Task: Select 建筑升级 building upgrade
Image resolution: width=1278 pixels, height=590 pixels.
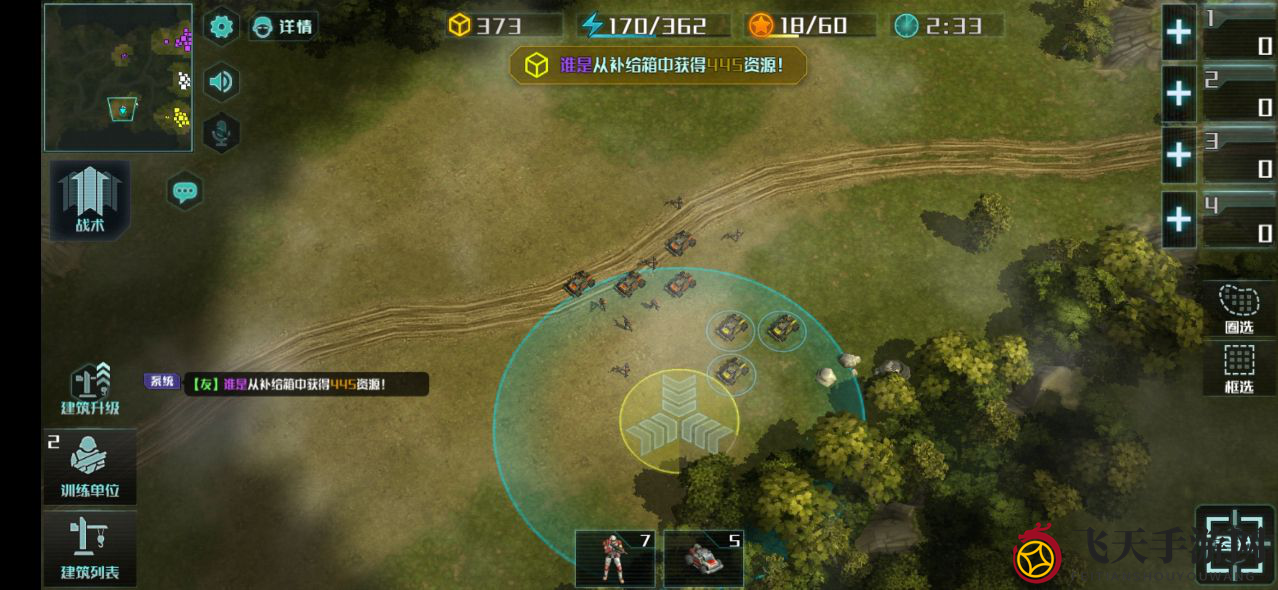Action: pyautogui.click(x=90, y=390)
